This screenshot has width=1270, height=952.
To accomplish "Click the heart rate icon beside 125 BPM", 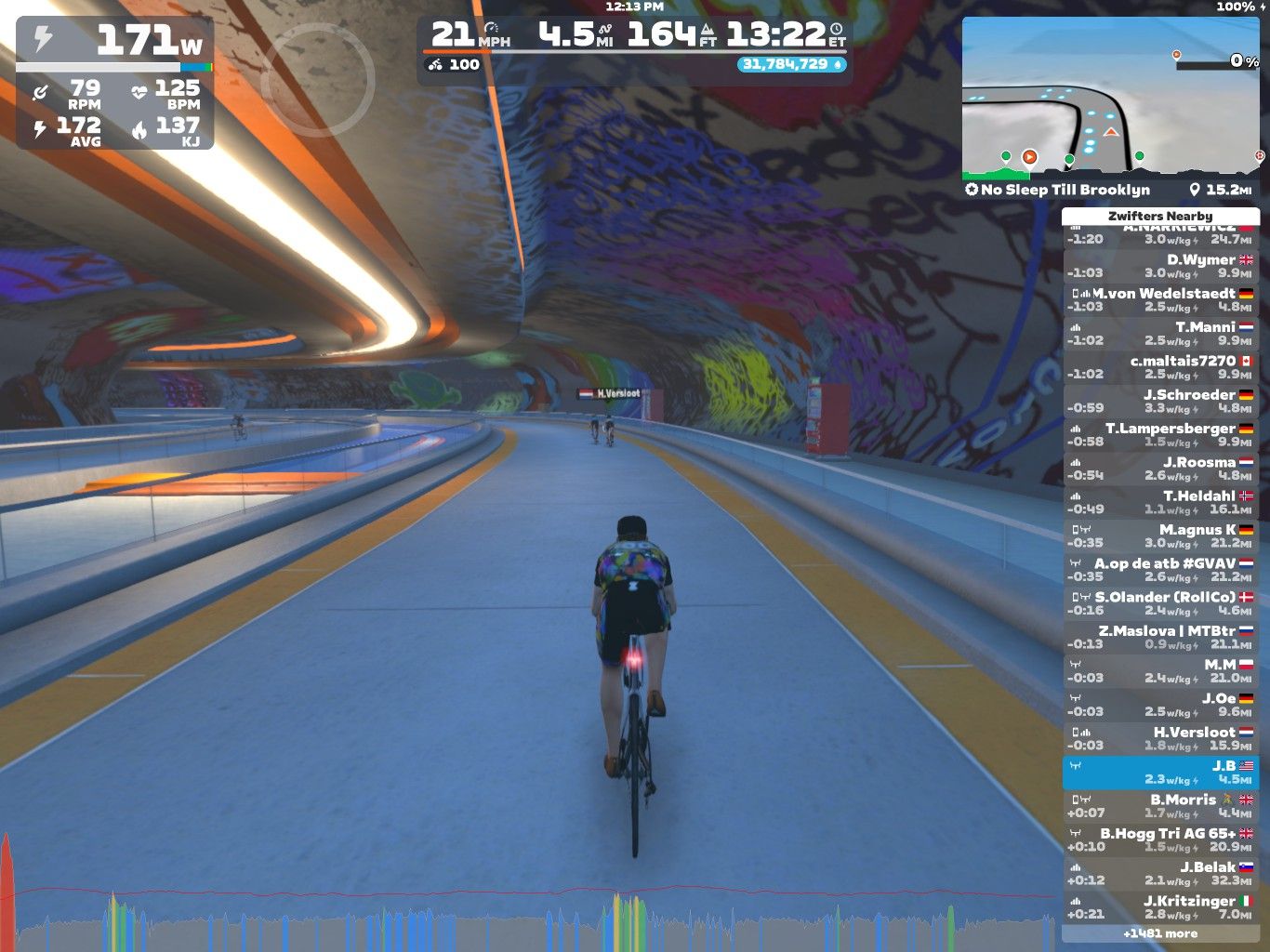I will [x=139, y=90].
